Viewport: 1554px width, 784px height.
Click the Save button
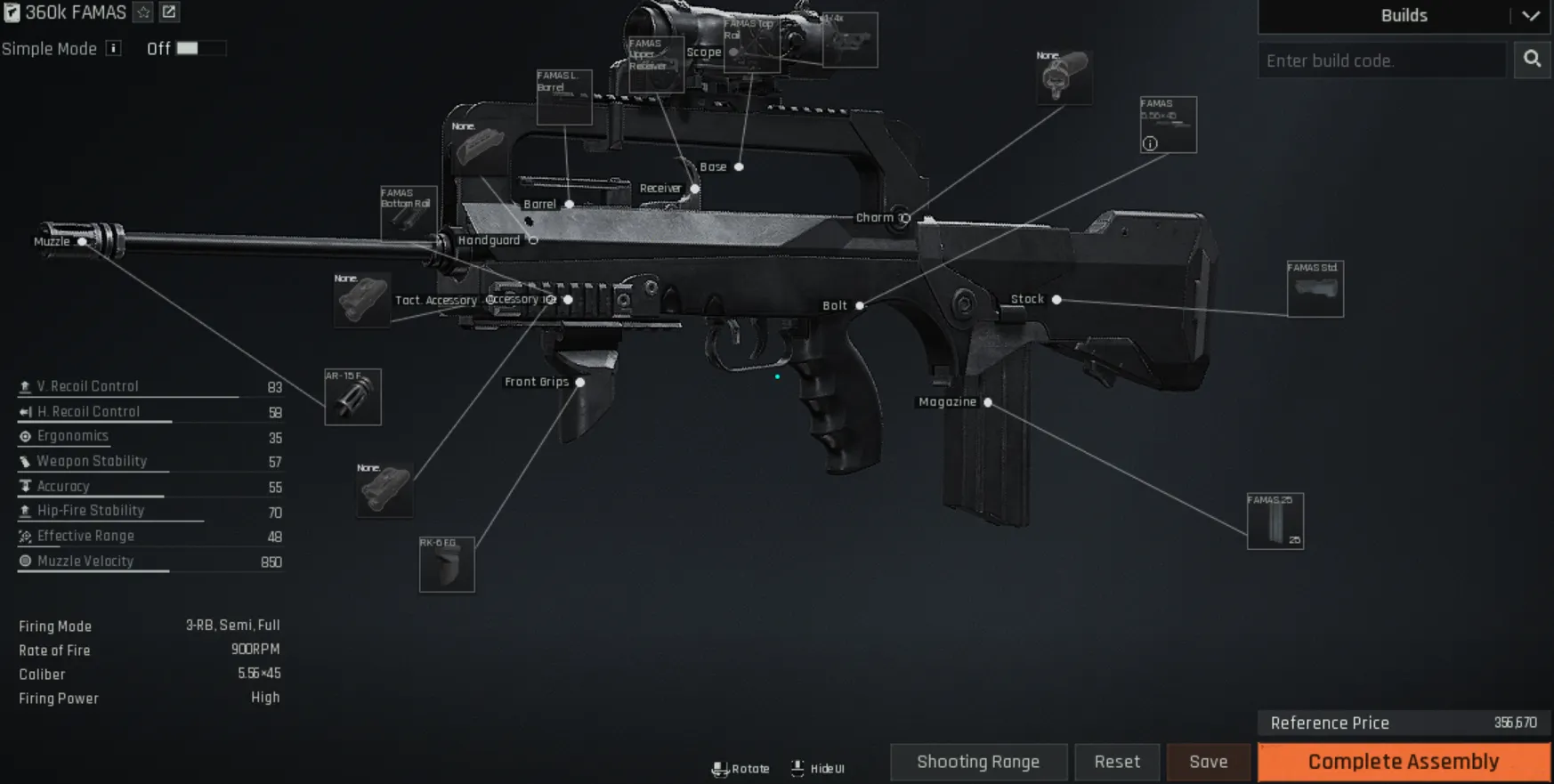[x=1208, y=761]
